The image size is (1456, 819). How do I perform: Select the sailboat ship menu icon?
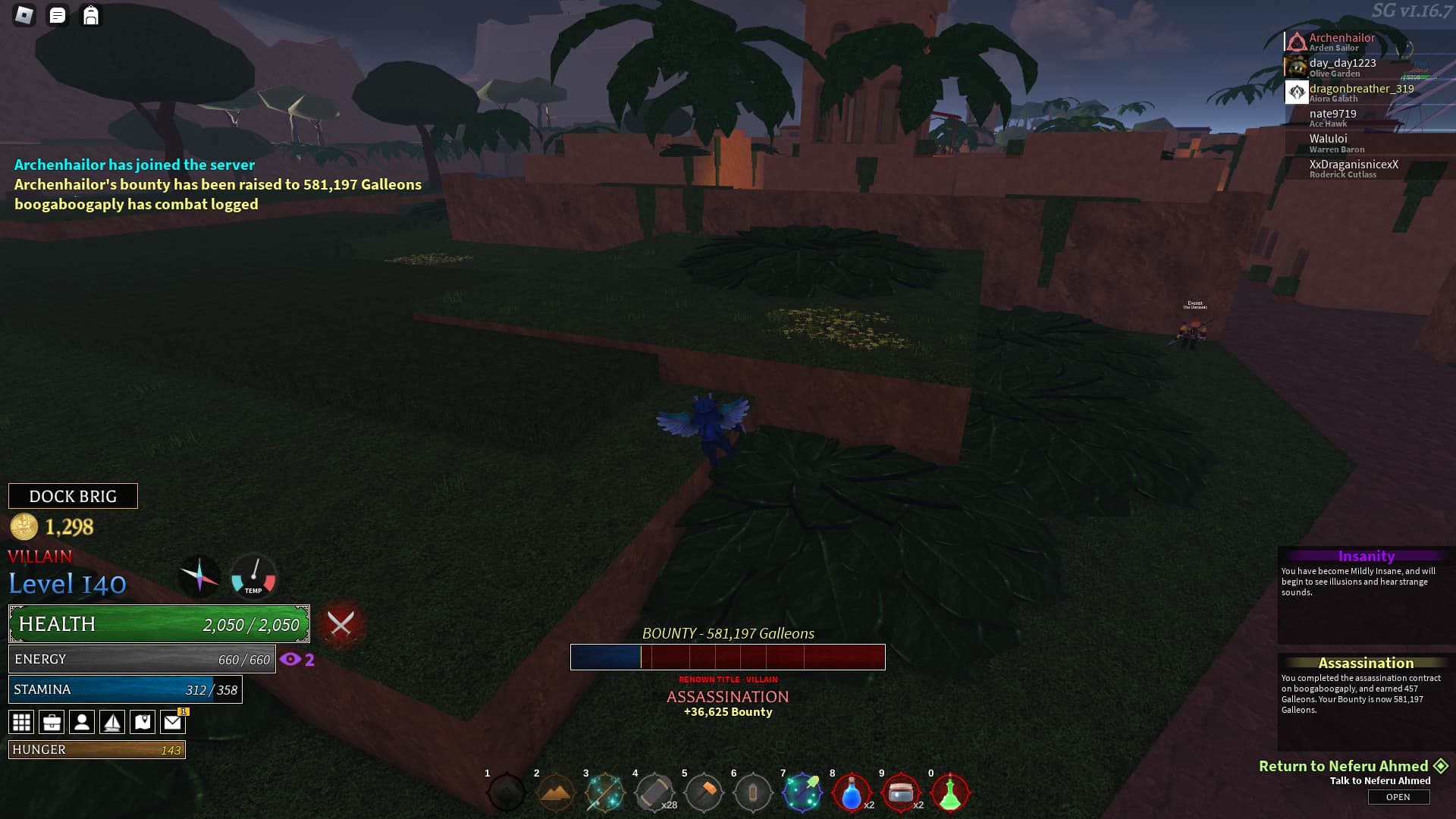[112, 721]
